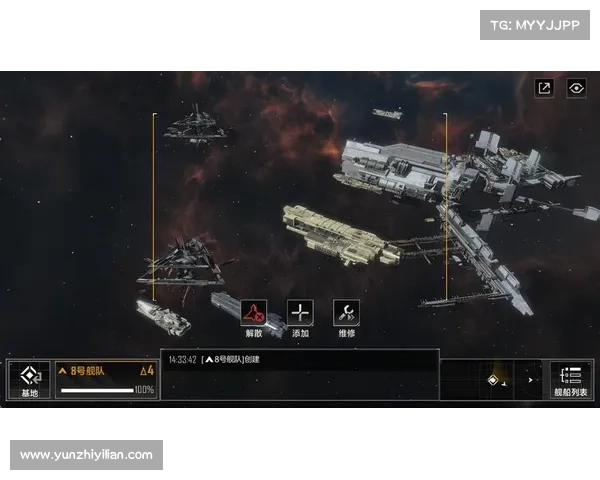Open the 舰船列表 ship list

coord(572,380)
